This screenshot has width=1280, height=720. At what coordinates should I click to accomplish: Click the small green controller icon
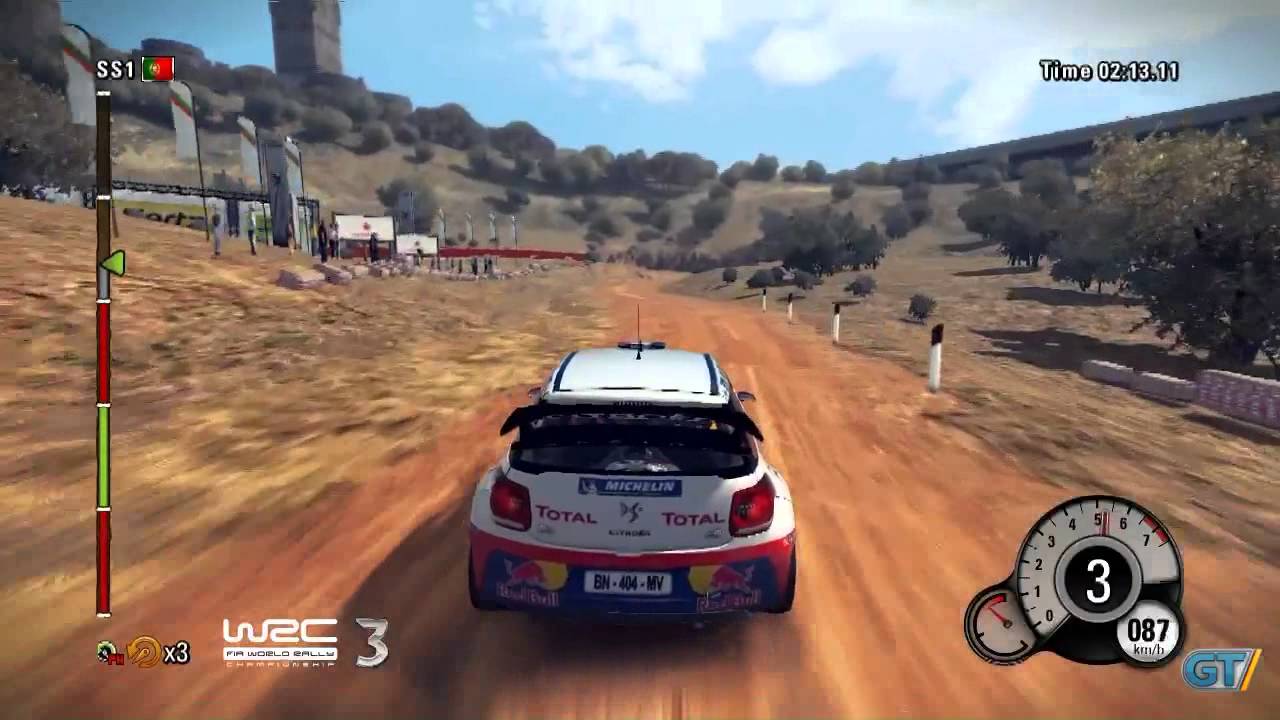(108, 653)
